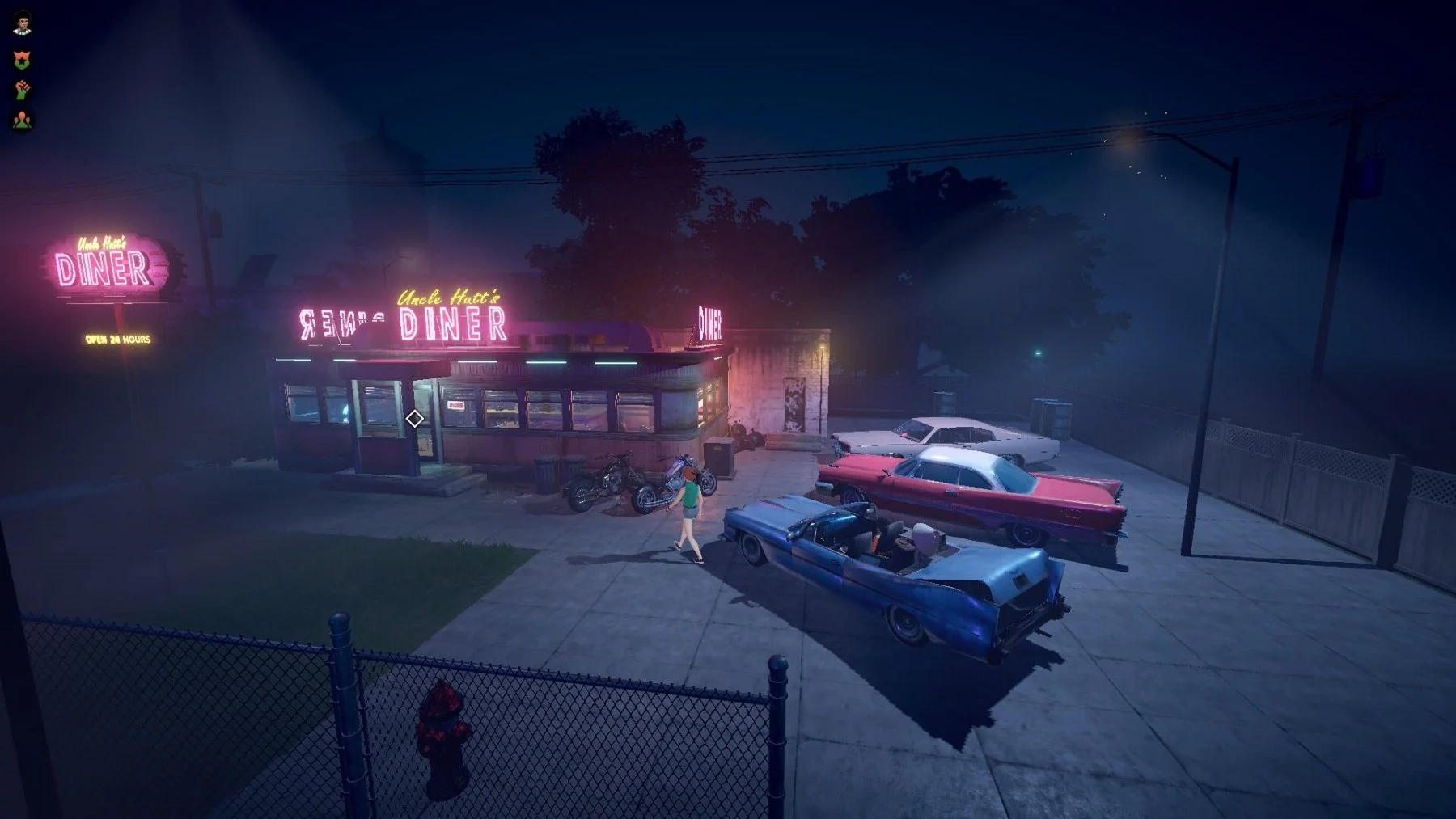This screenshot has height=819, width=1456.
Task: Open the character portrait icon
Action: click(23, 23)
